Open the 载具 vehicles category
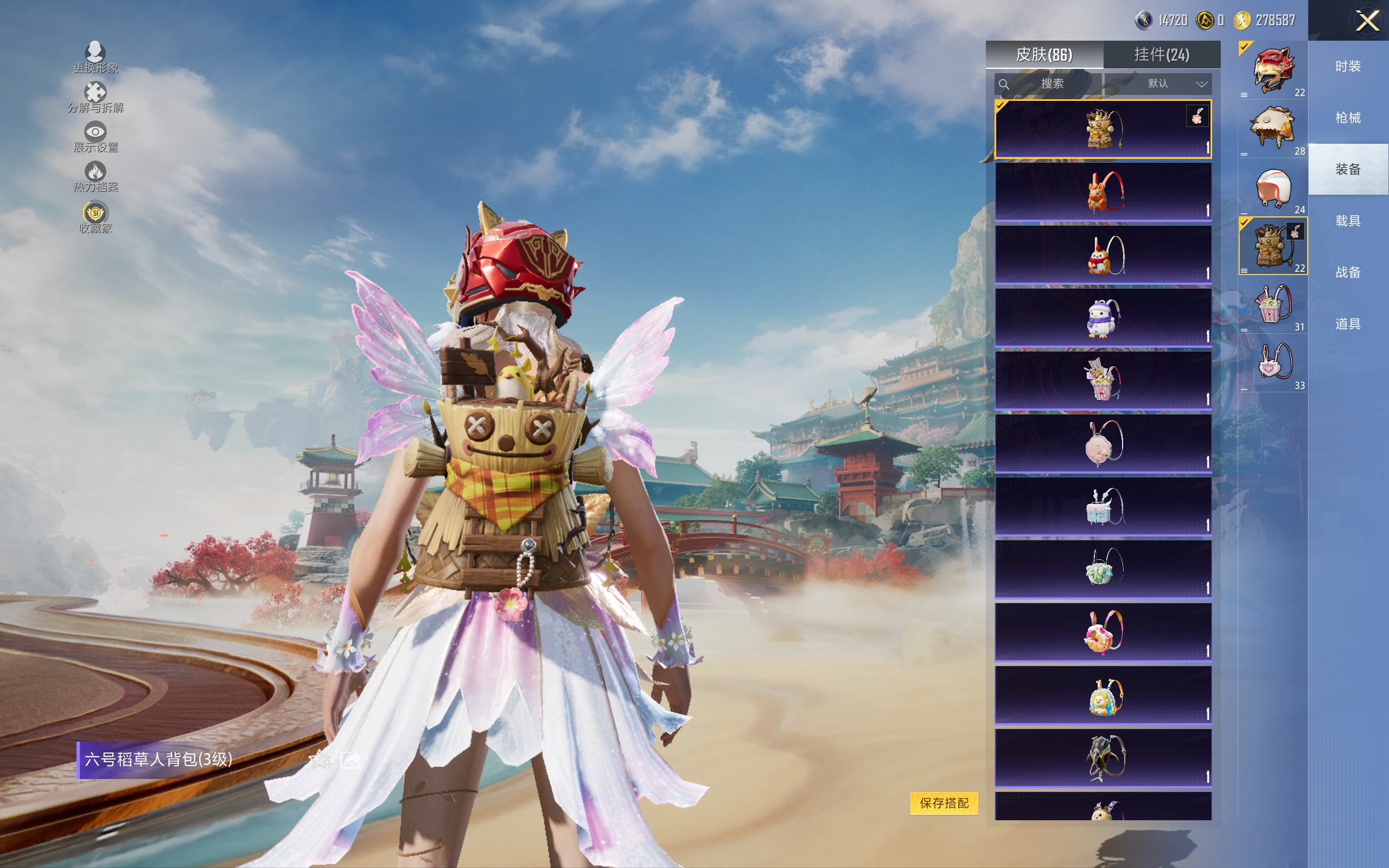Screen dimensions: 1389x868 click(x=1347, y=221)
